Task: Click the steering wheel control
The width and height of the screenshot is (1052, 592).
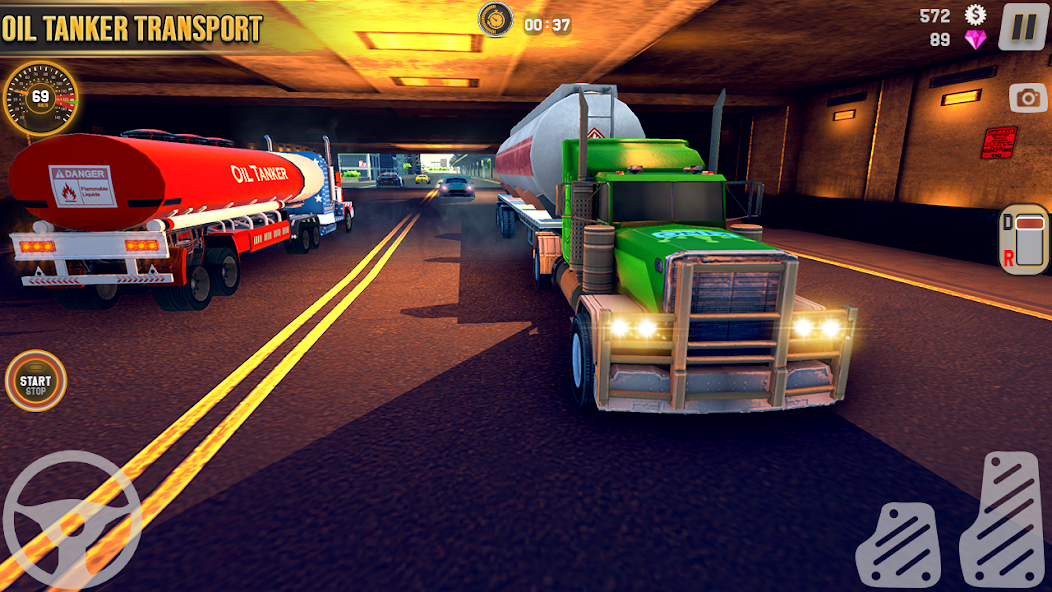Action: point(70,520)
